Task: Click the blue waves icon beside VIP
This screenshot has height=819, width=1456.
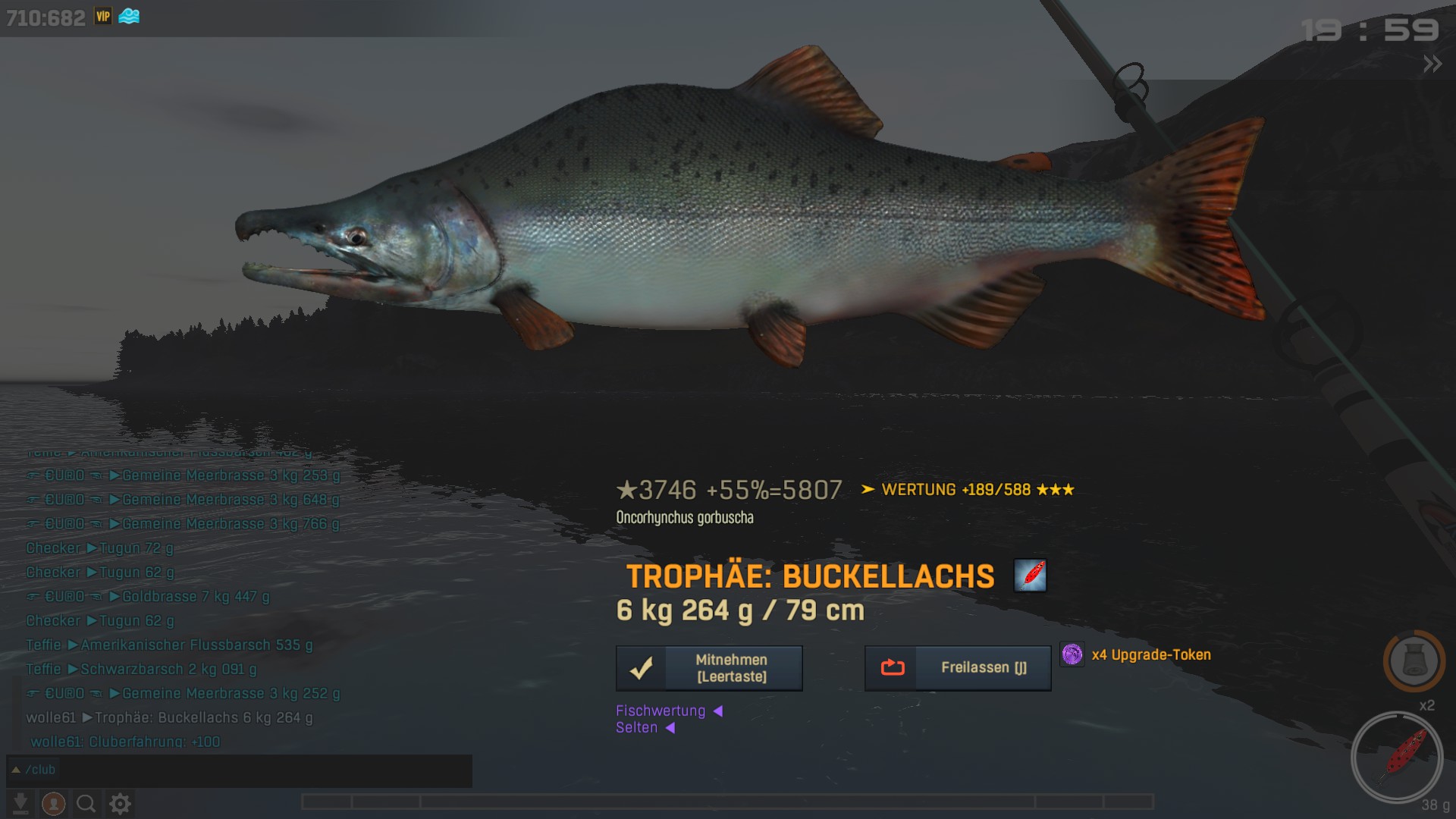Action: [129, 17]
